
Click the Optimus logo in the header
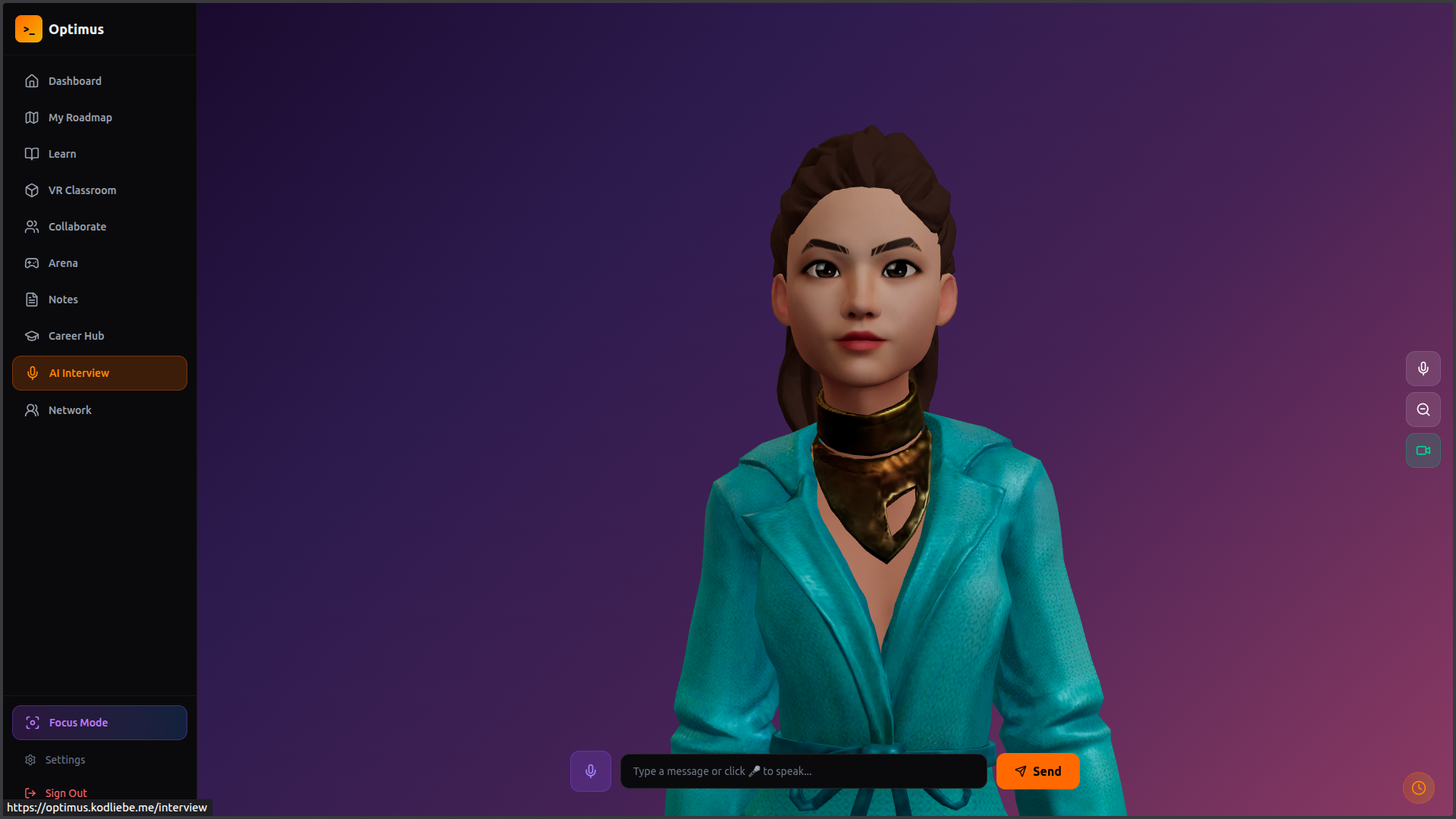pos(29,29)
